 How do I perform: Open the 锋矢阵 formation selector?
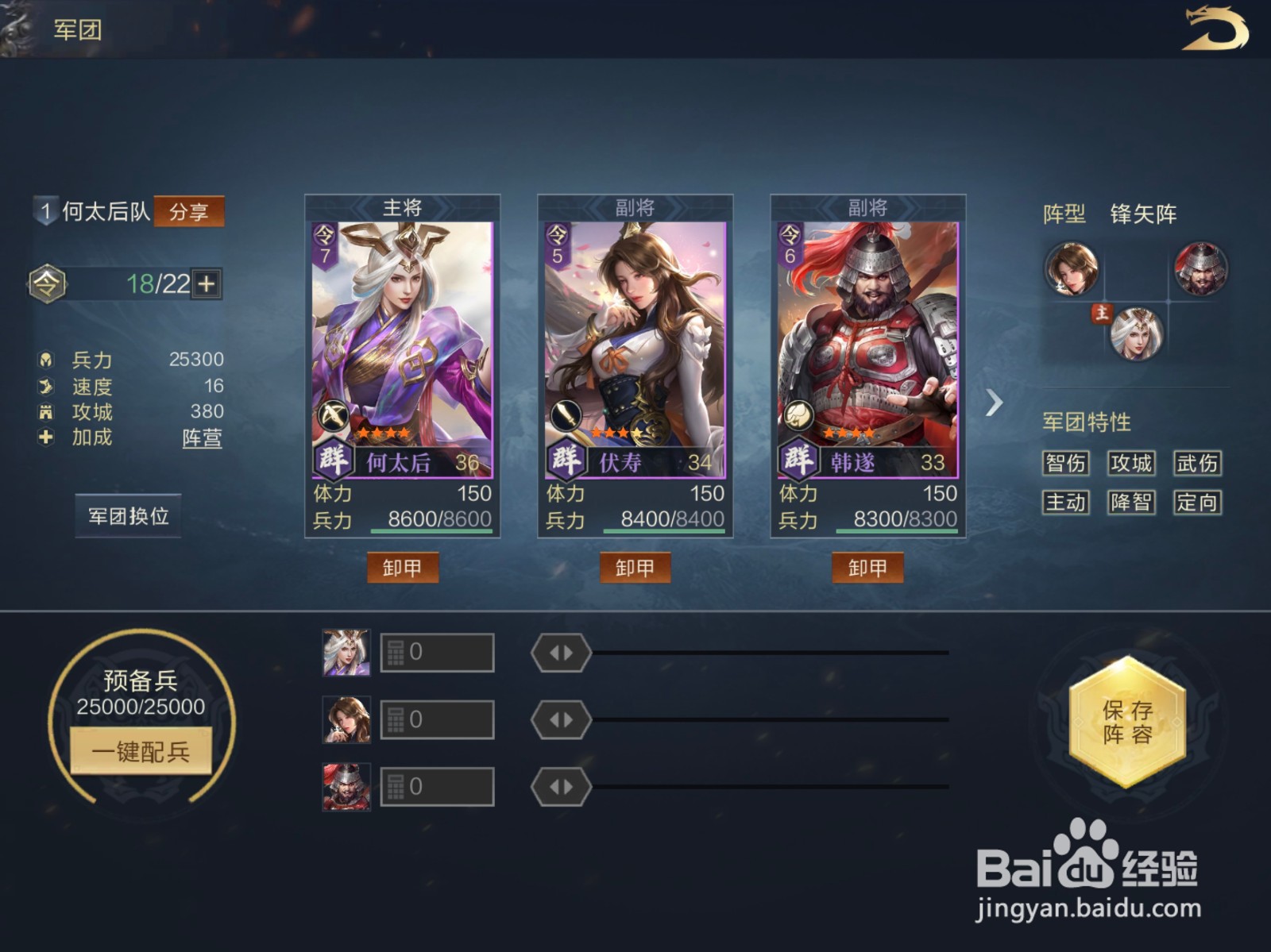pyautogui.click(x=1145, y=214)
